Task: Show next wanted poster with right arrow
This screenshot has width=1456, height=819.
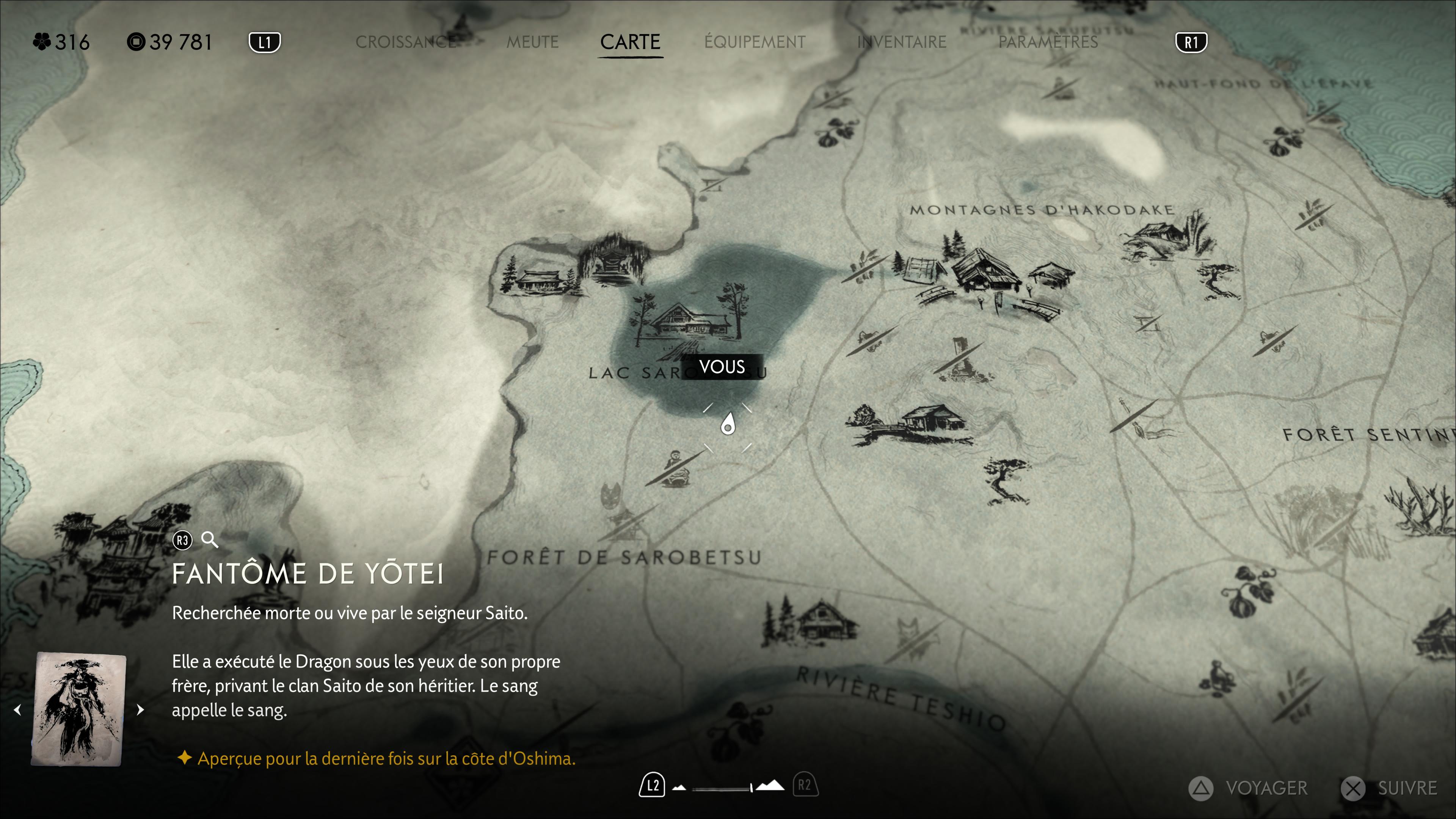Action: [140, 709]
